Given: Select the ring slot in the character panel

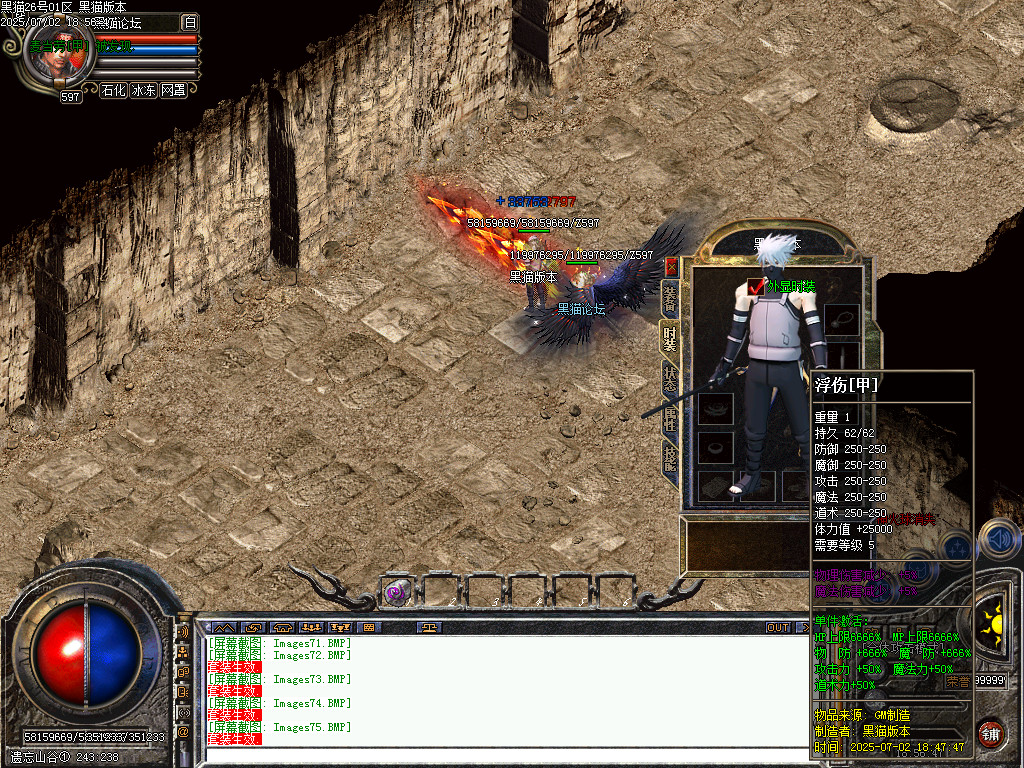Looking at the screenshot, I should [x=715, y=447].
